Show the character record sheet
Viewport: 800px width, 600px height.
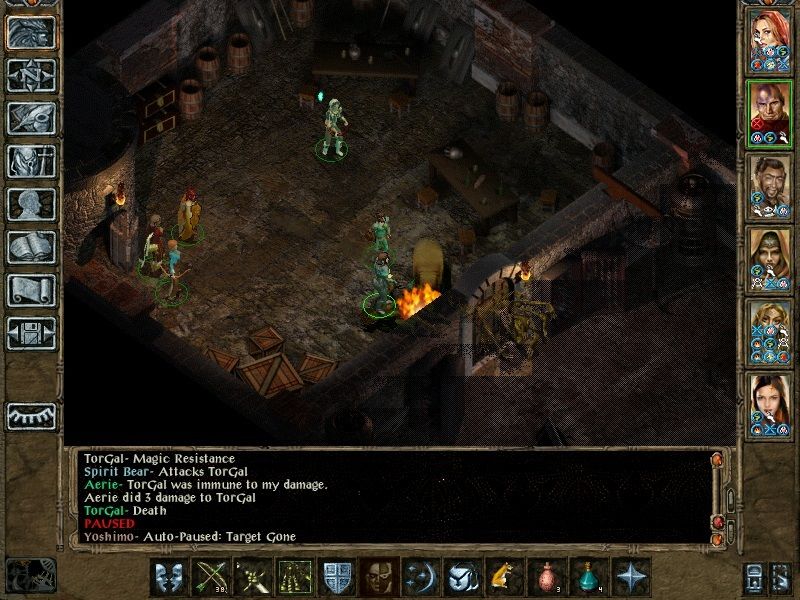click(31, 204)
